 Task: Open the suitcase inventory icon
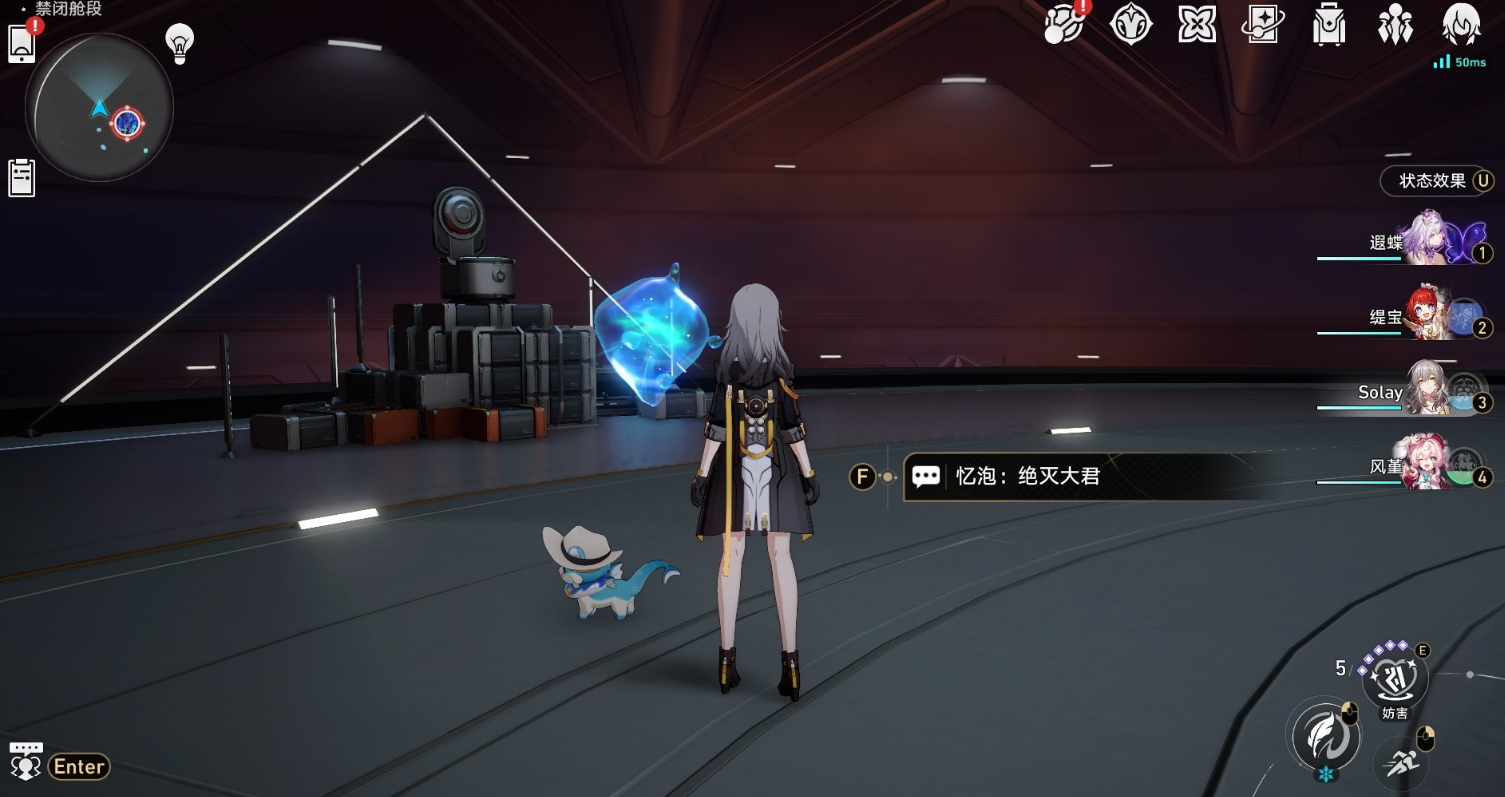[x=1328, y=24]
